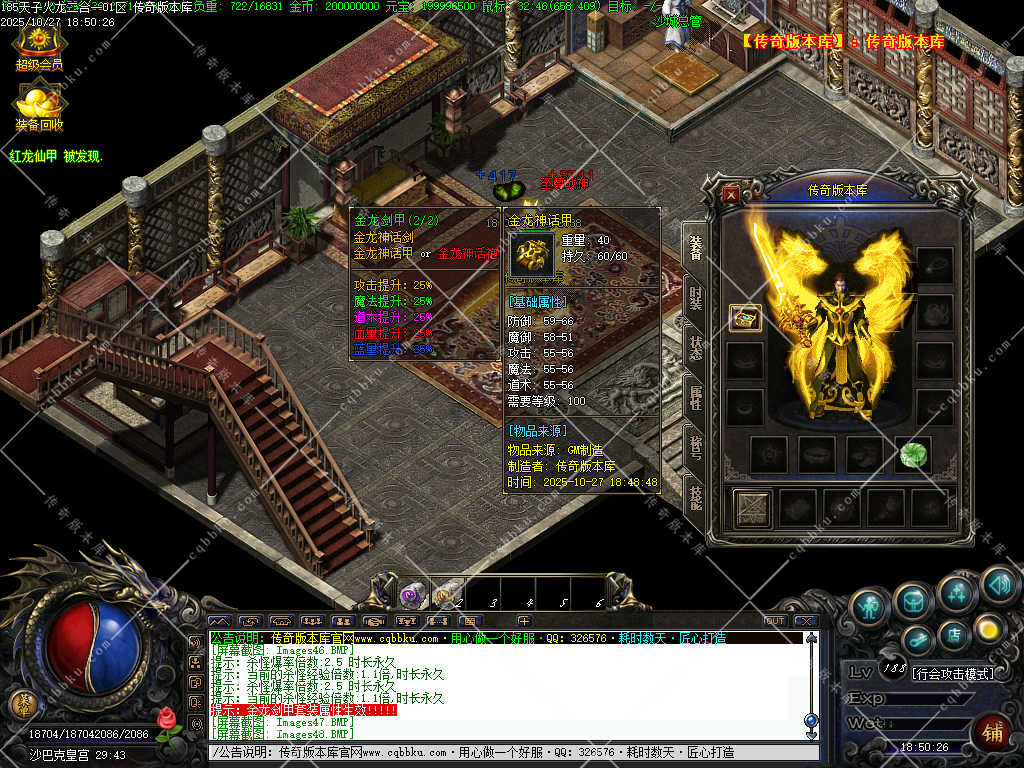Close the character equipment panel
The width and height of the screenshot is (1024, 768).
click(x=731, y=195)
